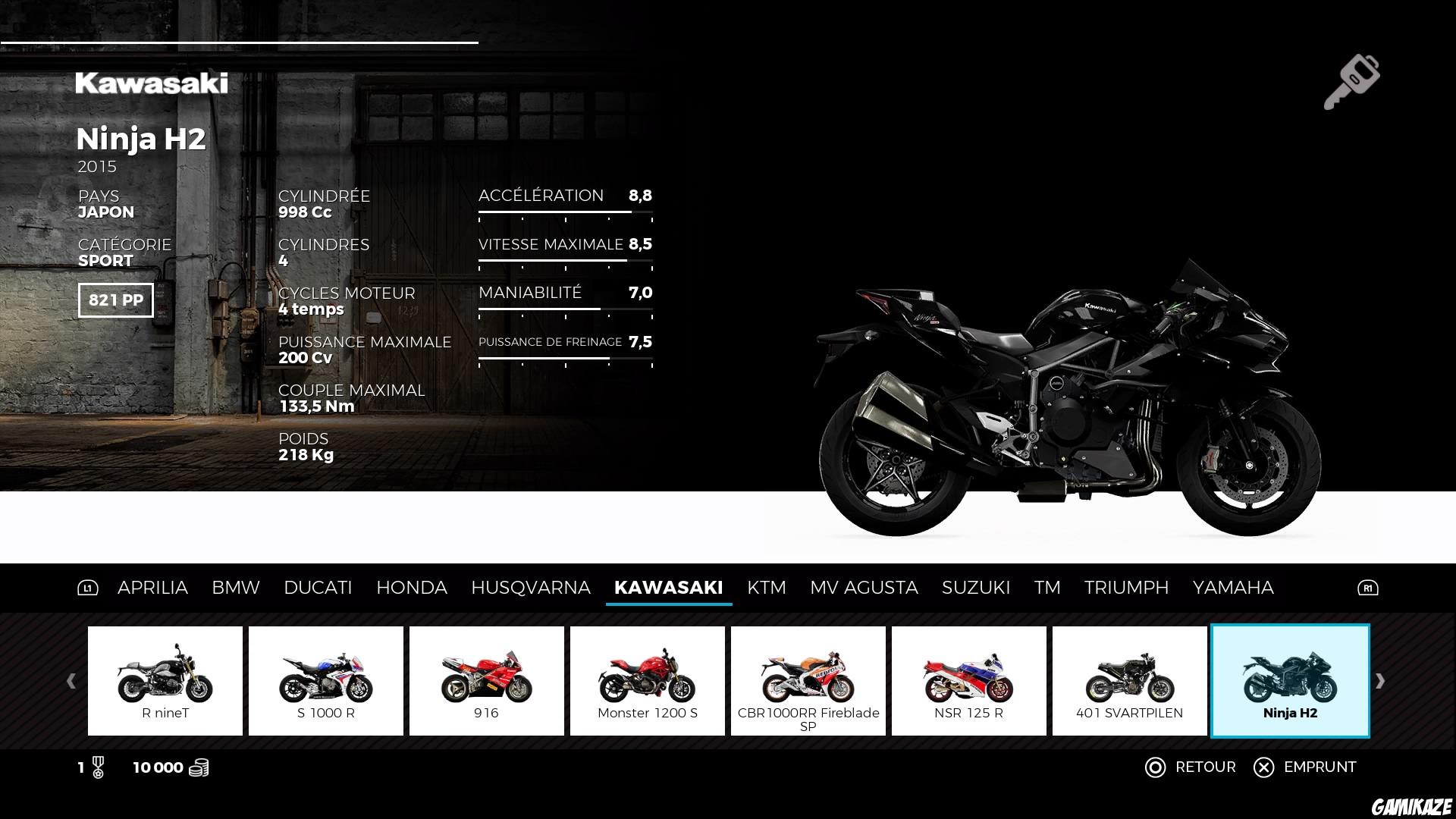Click the medal icon in the bottom left
This screenshot has height=819, width=1456.
pos(98,767)
